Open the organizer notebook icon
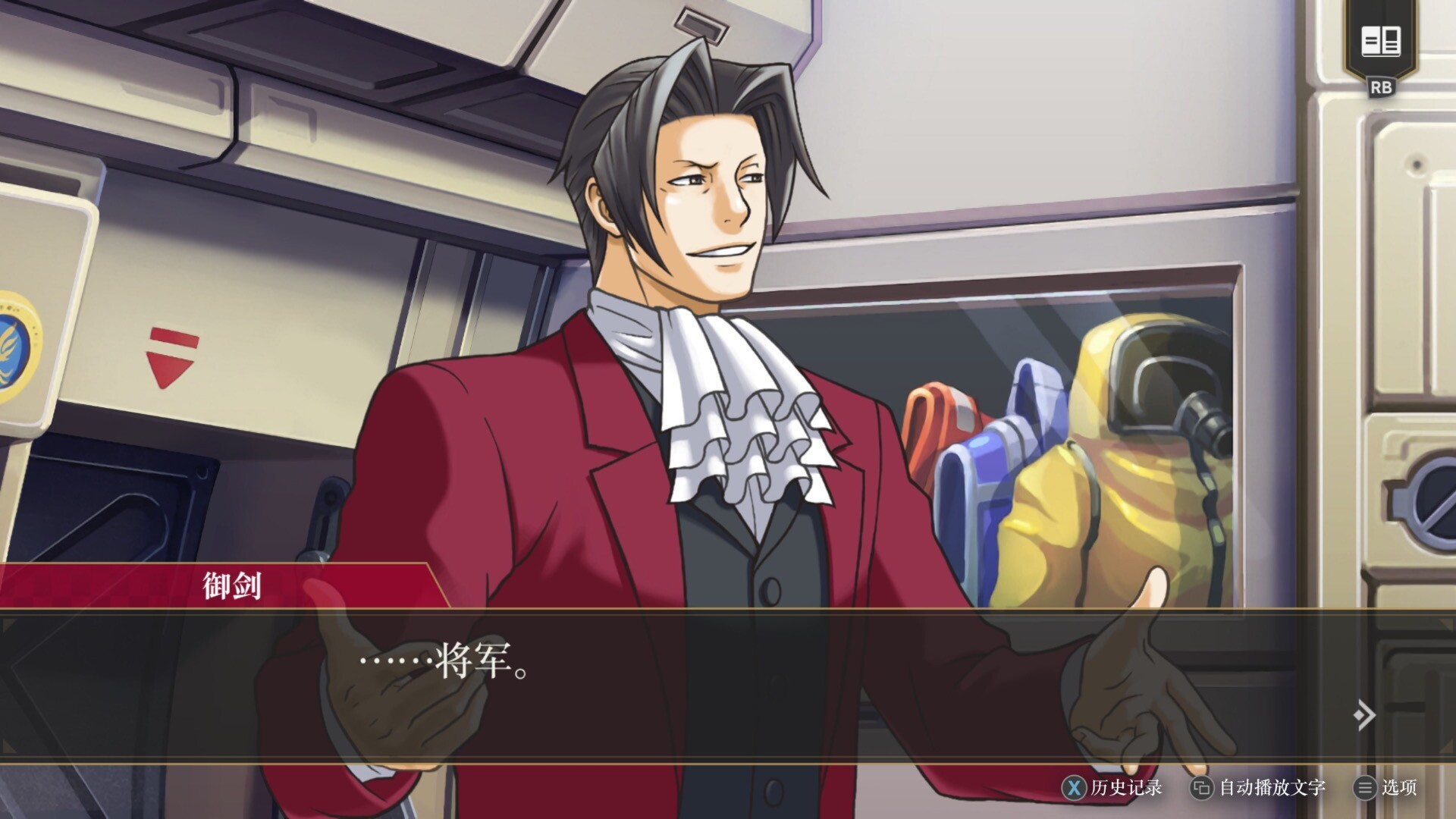The image size is (1456, 819). pos(1380,42)
